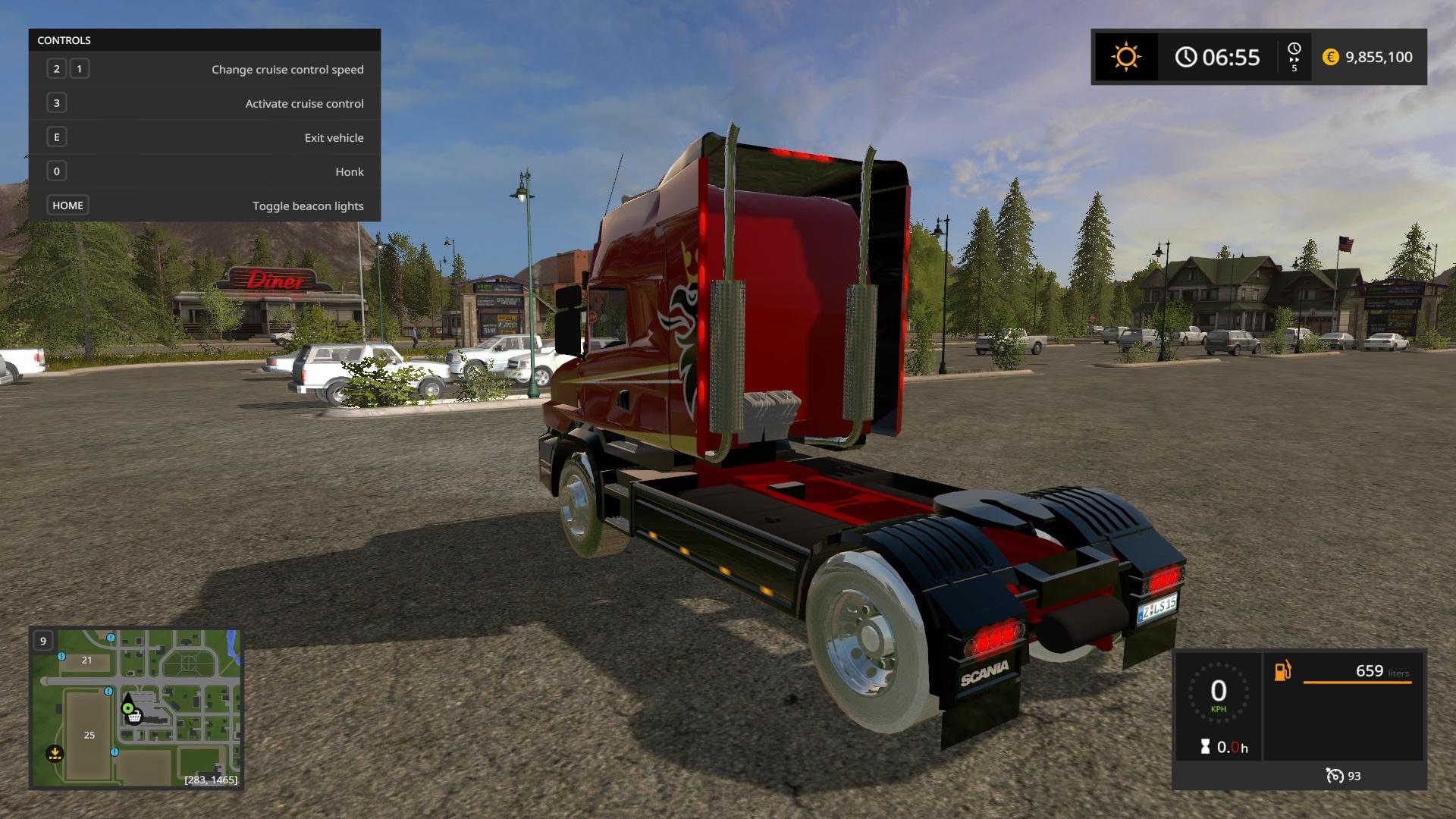The height and width of the screenshot is (819, 1456).
Task: Click the yellow unloading point map marker
Action: [x=55, y=754]
